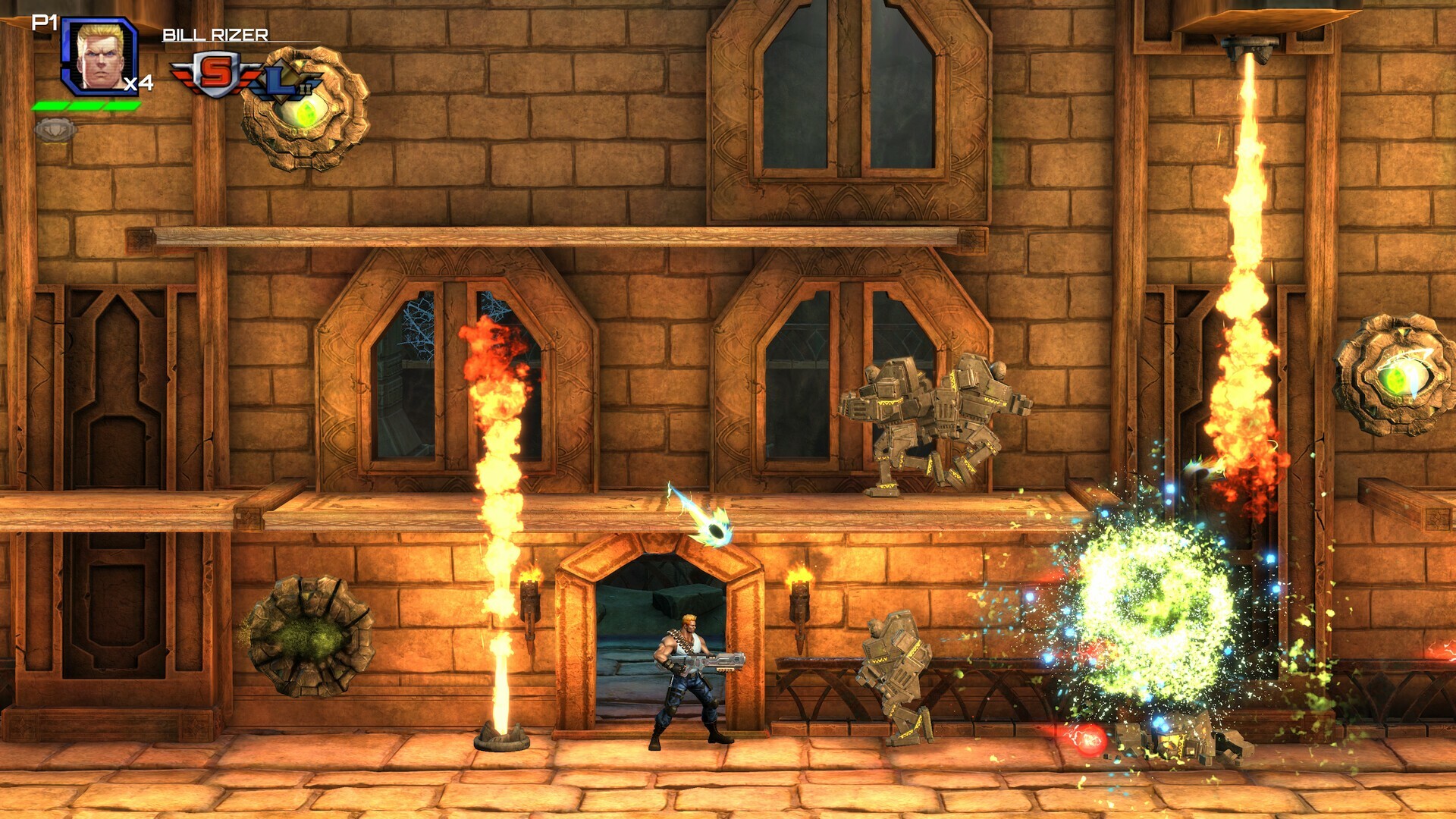1456x819 pixels.
Task: Select the BILL RIZER name label
Action: (215, 33)
